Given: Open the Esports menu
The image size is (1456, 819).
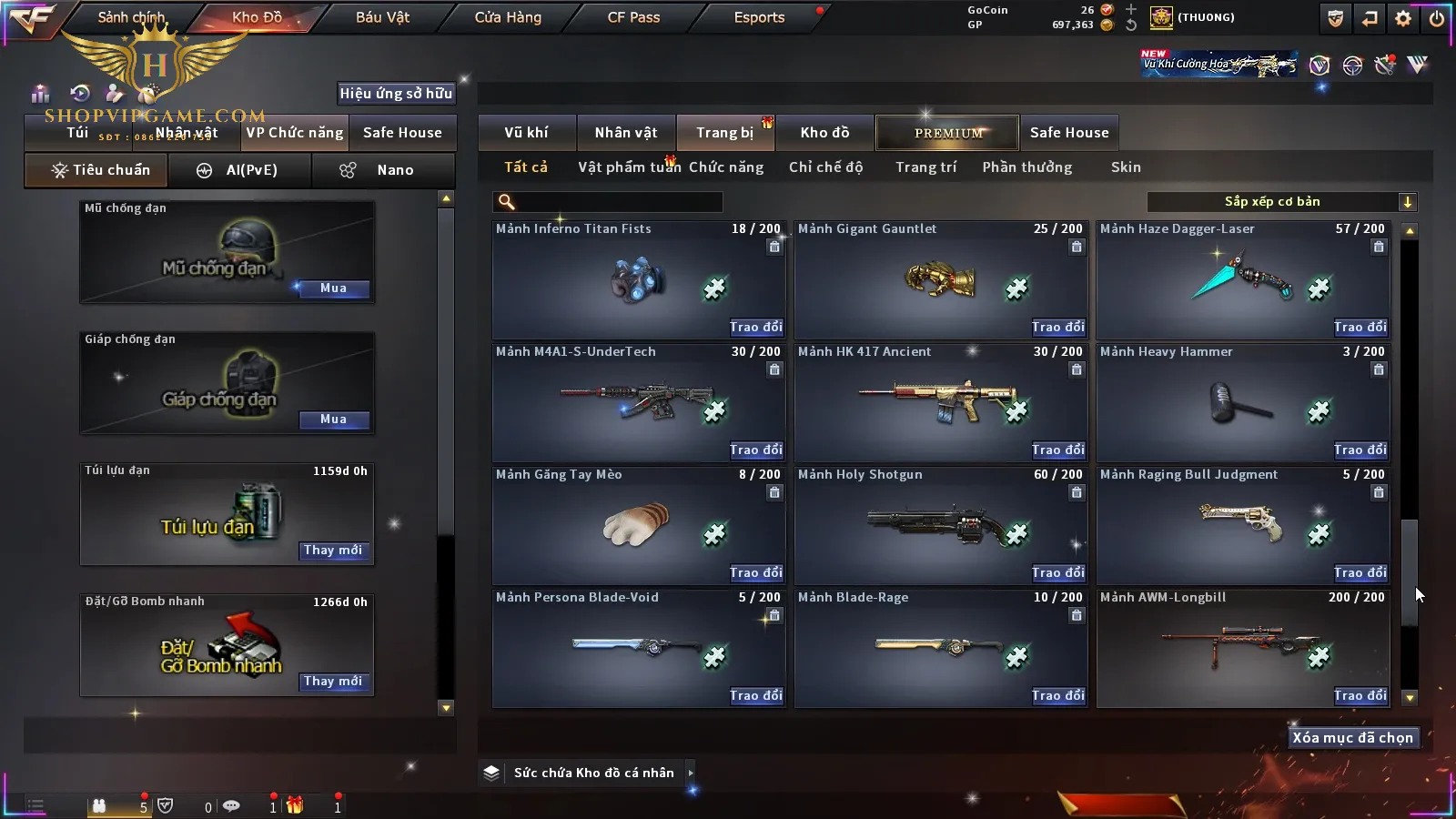Looking at the screenshot, I should tap(759, 17).
